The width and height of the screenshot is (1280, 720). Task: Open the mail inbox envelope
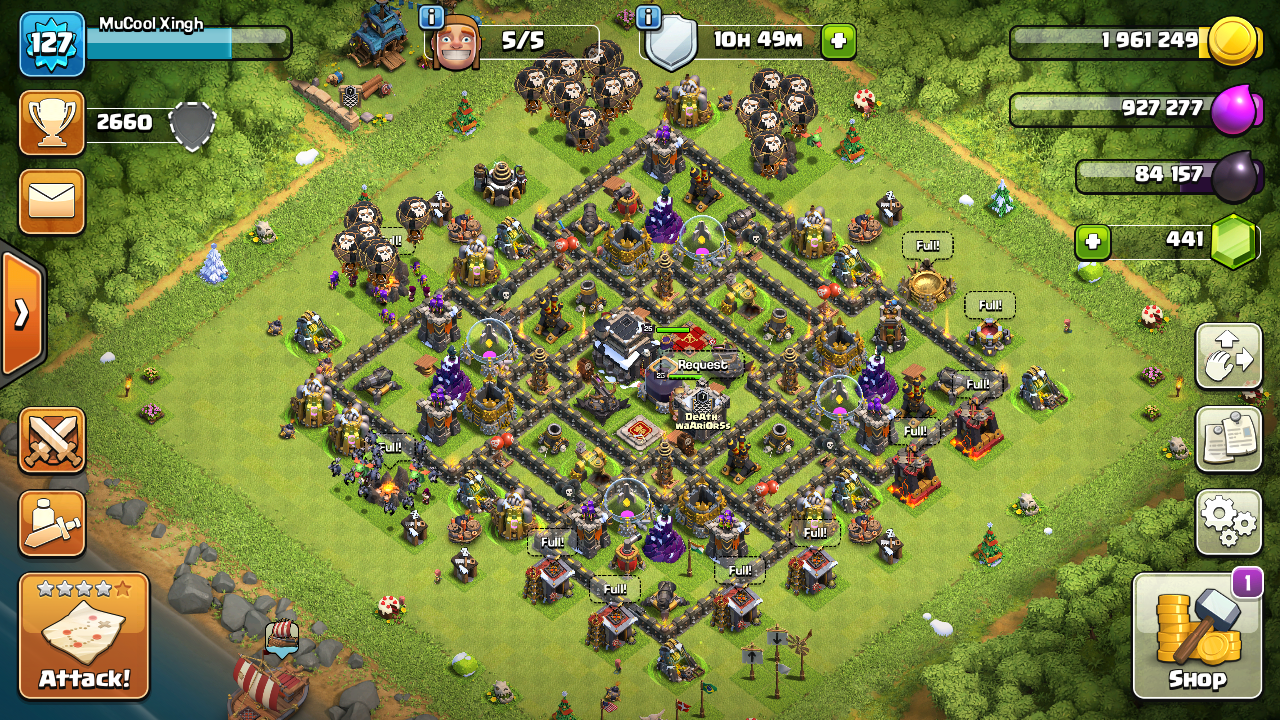51,203
